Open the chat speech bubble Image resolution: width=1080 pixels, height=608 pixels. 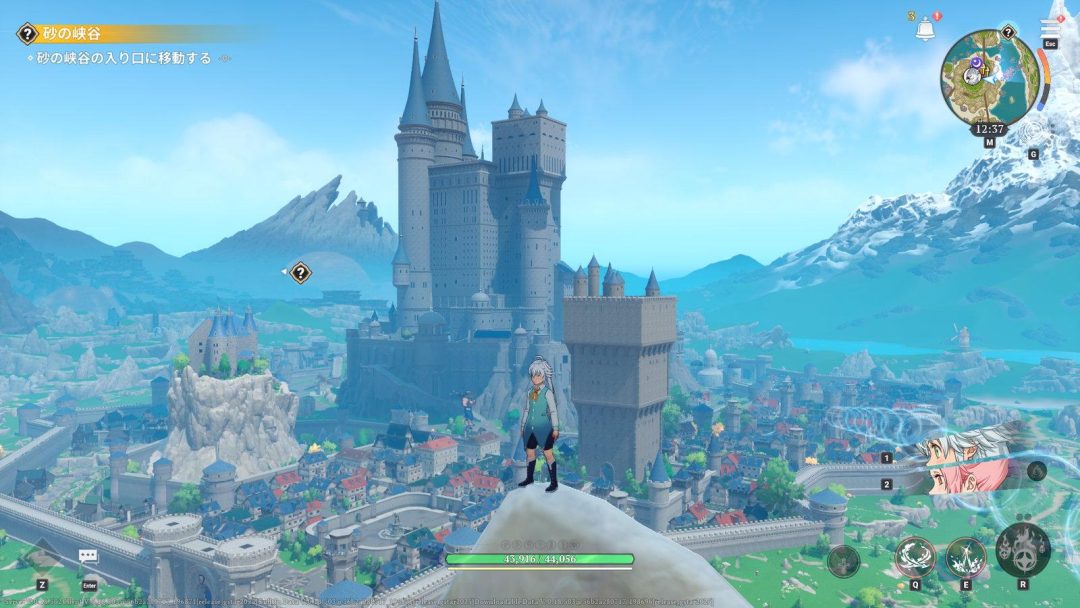tap(89, 557)
